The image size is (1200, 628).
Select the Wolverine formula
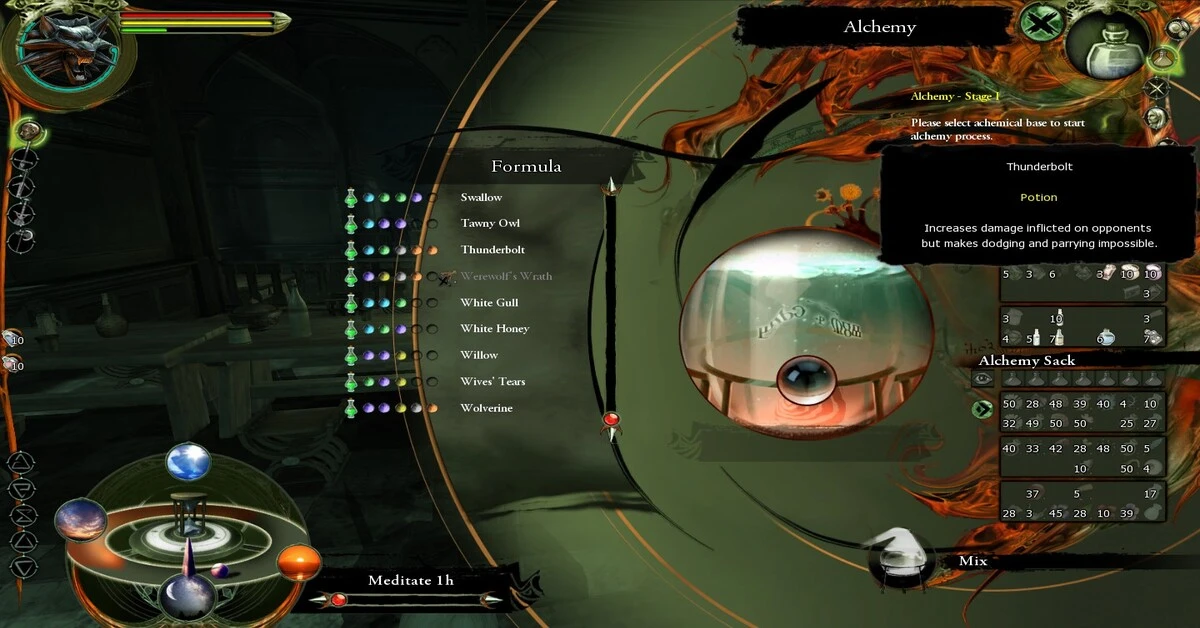(486, 408)
